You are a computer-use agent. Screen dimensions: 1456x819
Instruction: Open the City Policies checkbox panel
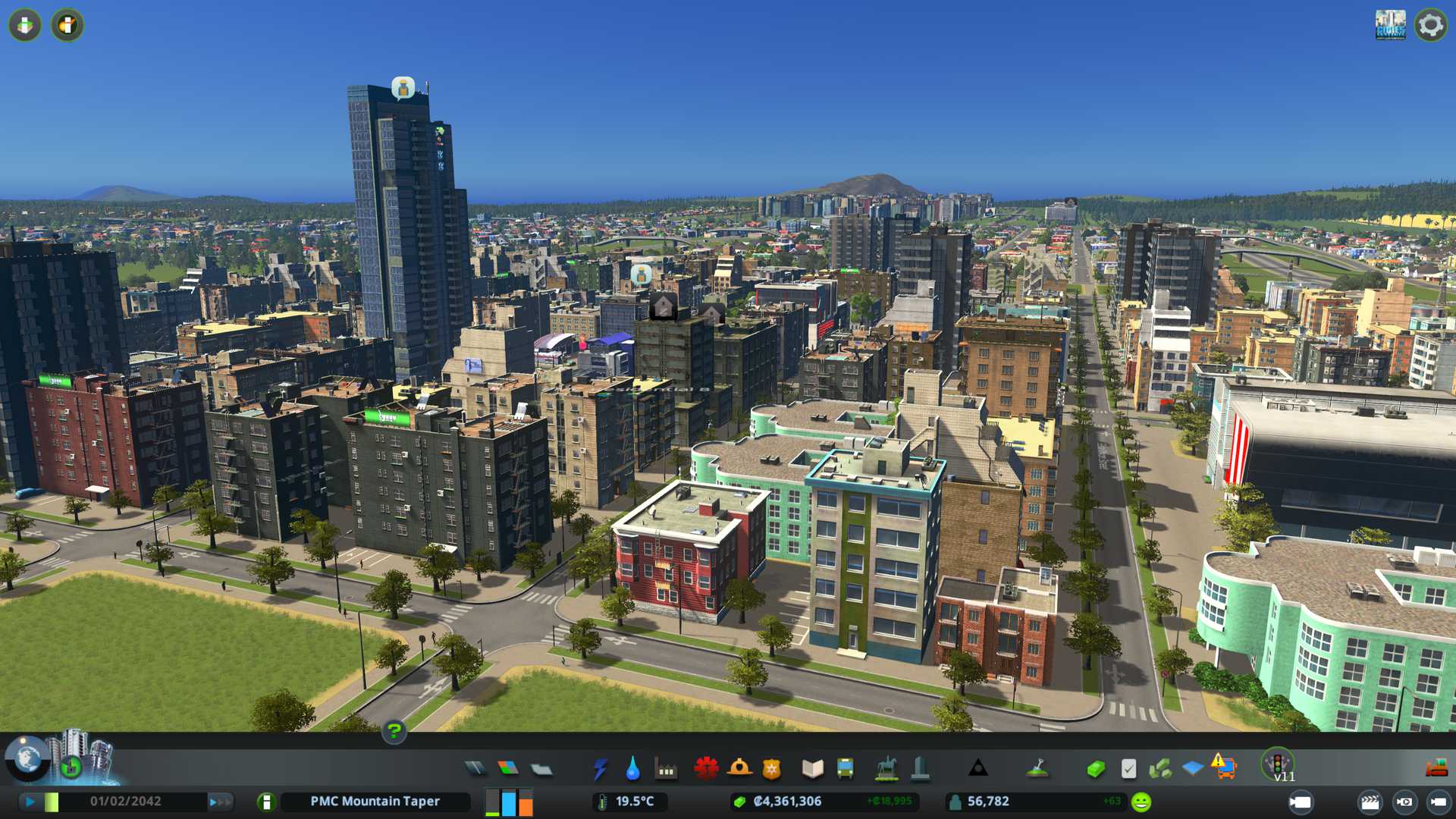pyautogui.click(x=1128, y=769)
